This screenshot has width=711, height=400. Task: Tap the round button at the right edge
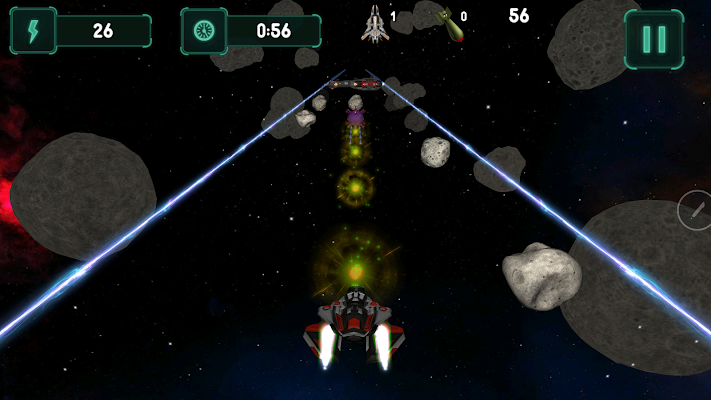694,209
